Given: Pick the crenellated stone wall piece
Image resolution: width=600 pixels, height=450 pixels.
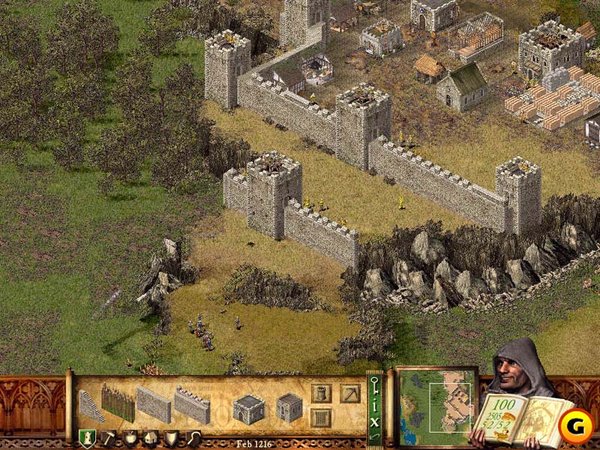Looking at the screenshot, I should 192,405.
